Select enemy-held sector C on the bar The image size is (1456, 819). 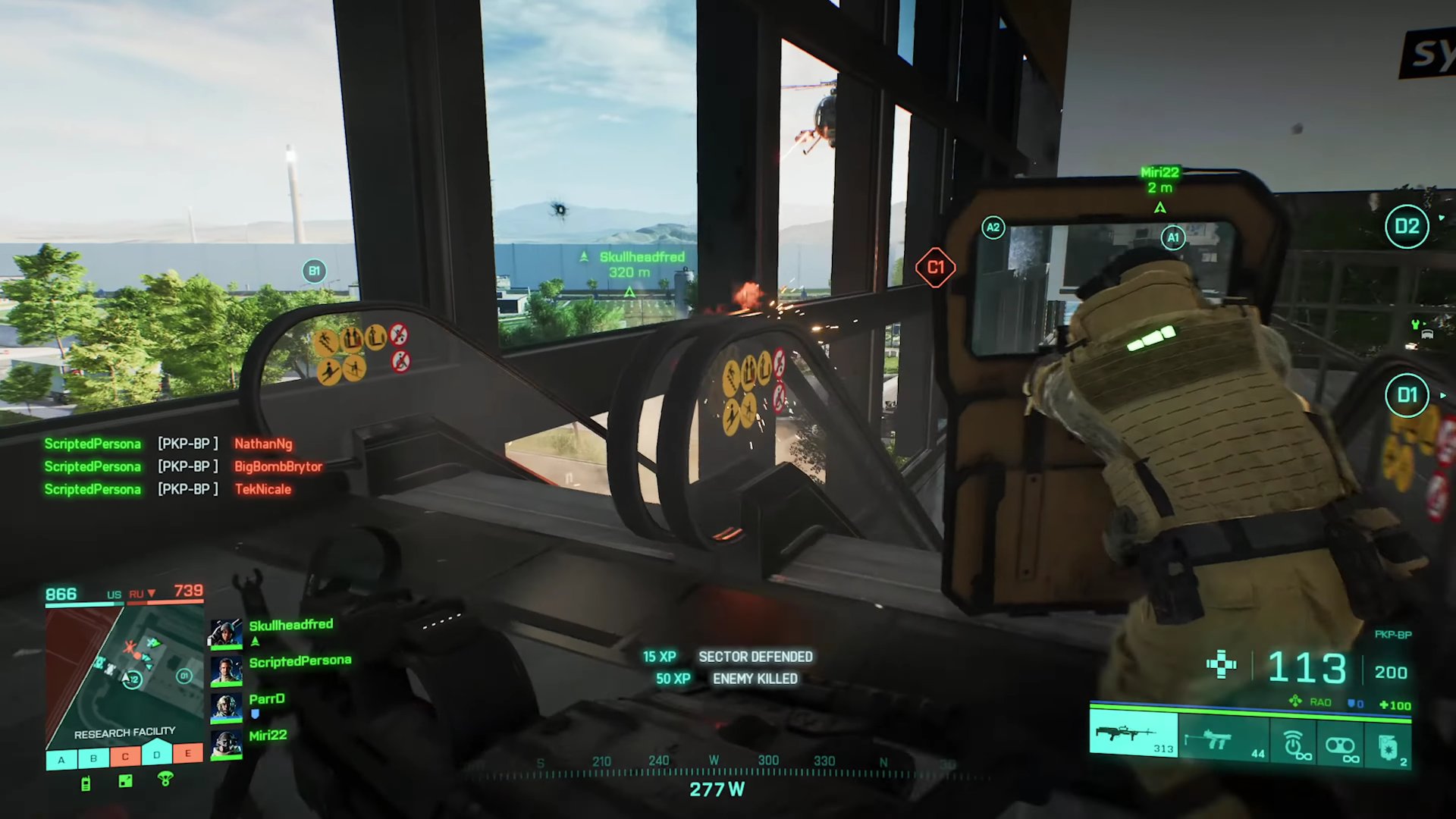(x=125, y=756)
